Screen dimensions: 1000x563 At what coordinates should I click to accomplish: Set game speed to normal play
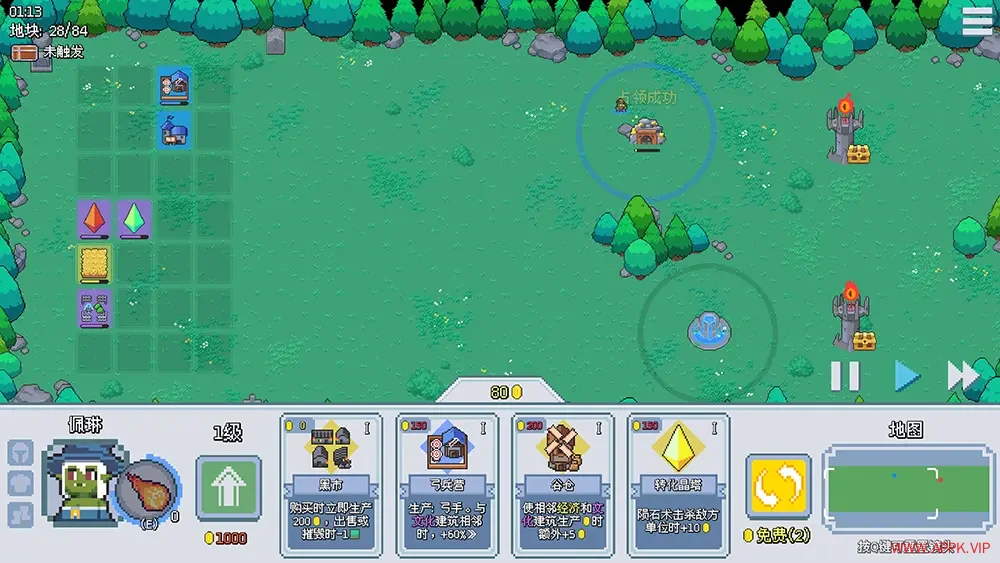[906, 376]
